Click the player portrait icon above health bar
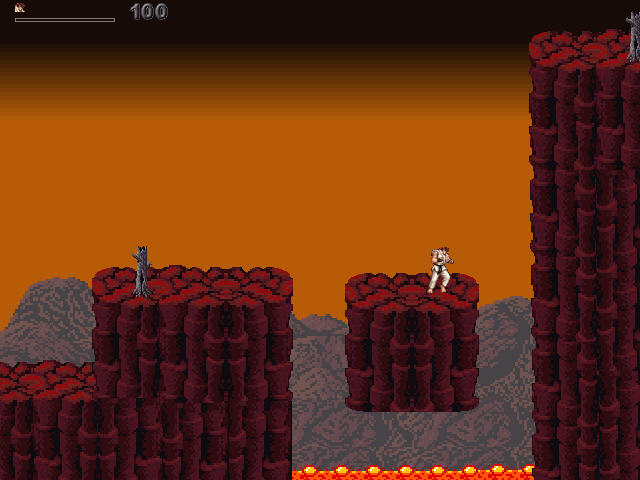The height and width of the screenshot is (480, 640). click(x=19, y=8)
